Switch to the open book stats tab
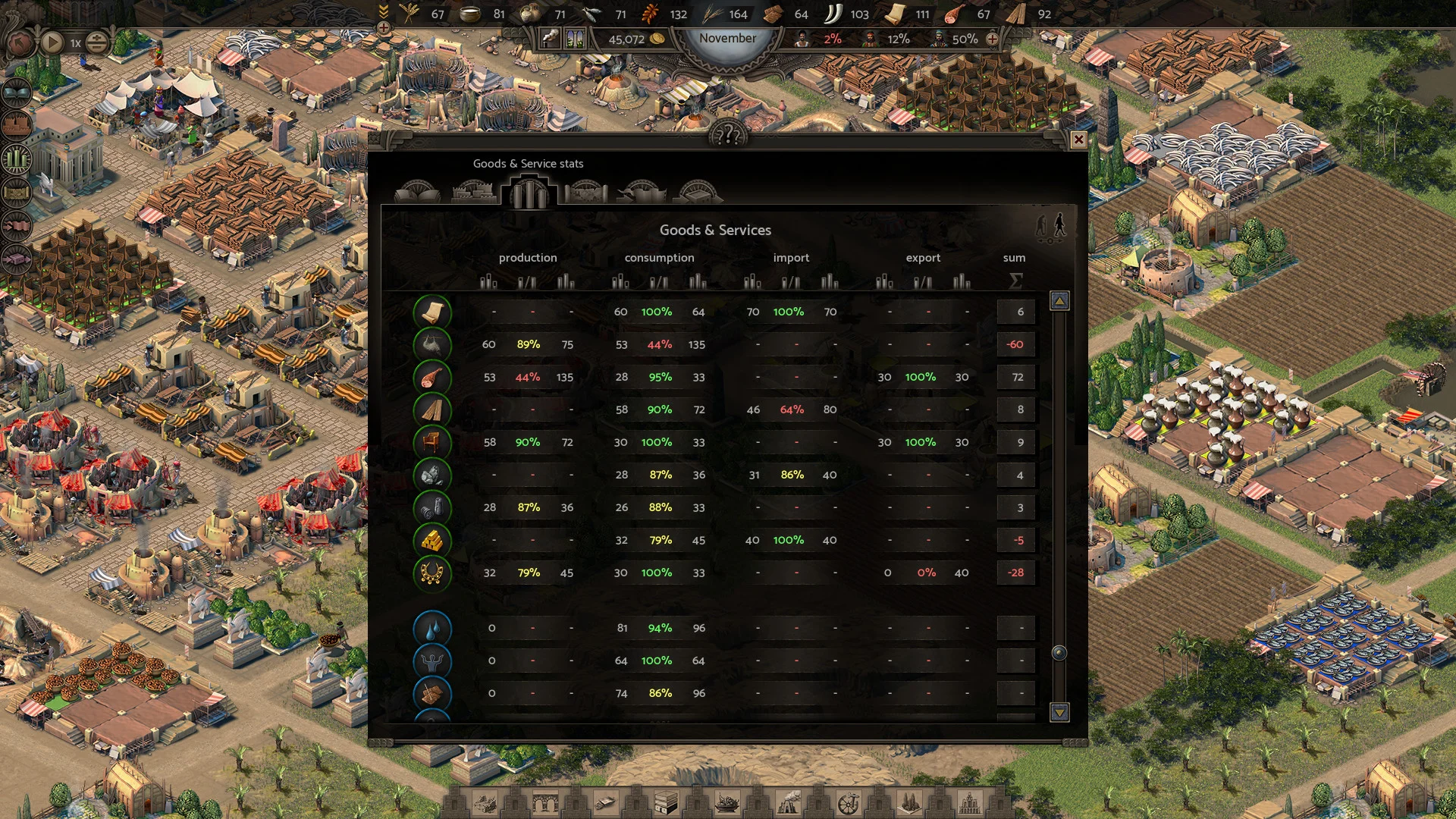Viewport: 1456px width, 819px height. (417, 192)
